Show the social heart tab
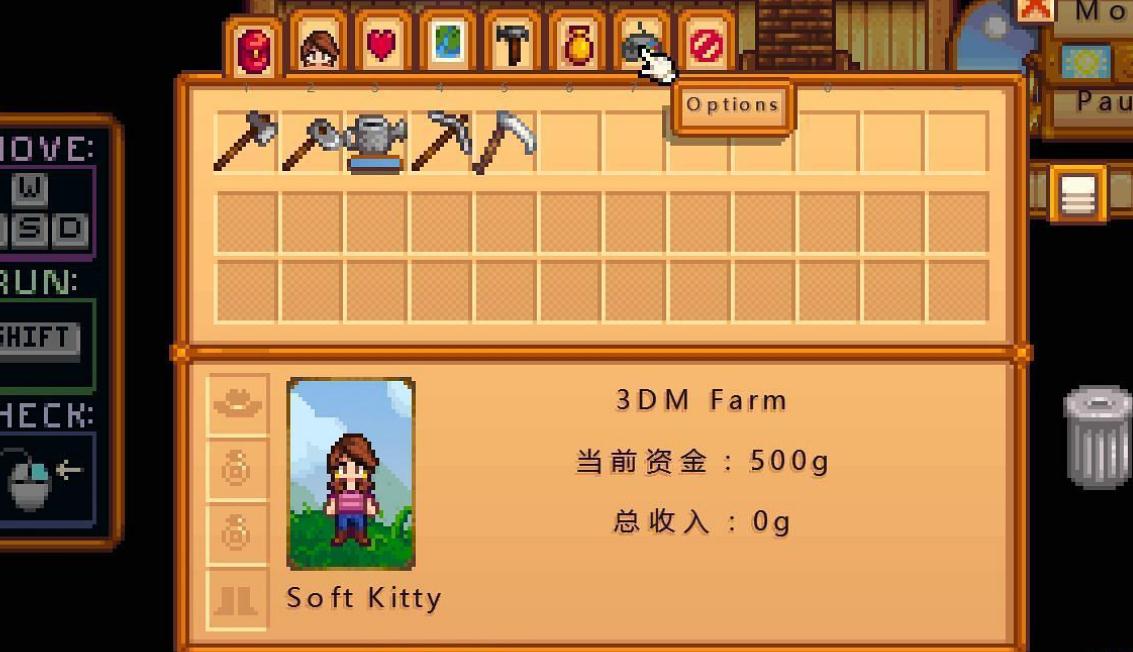The width and height of the screenshot is (1133, 652). 382,45
